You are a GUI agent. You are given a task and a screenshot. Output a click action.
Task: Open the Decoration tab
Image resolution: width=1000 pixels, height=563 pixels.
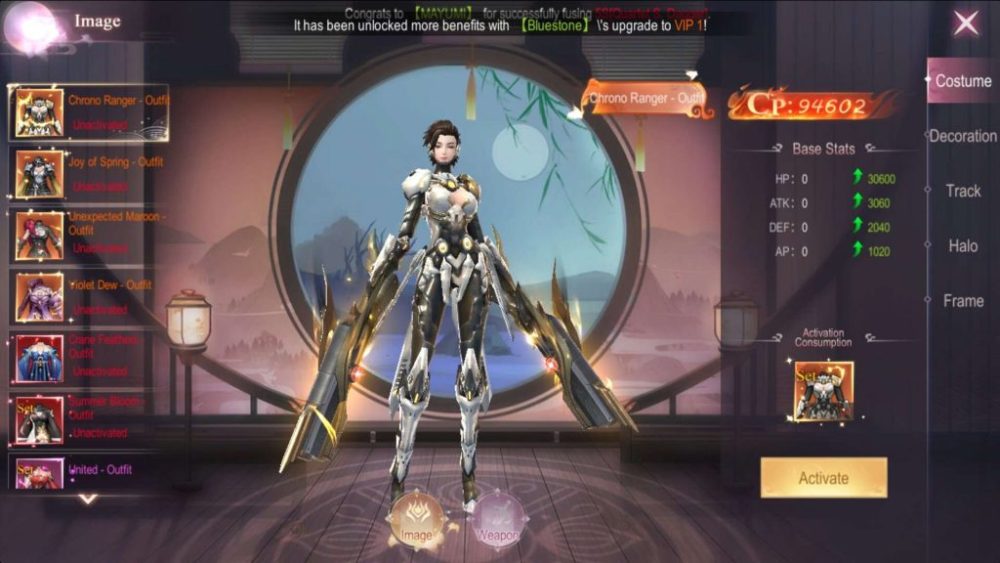(962, 136)
